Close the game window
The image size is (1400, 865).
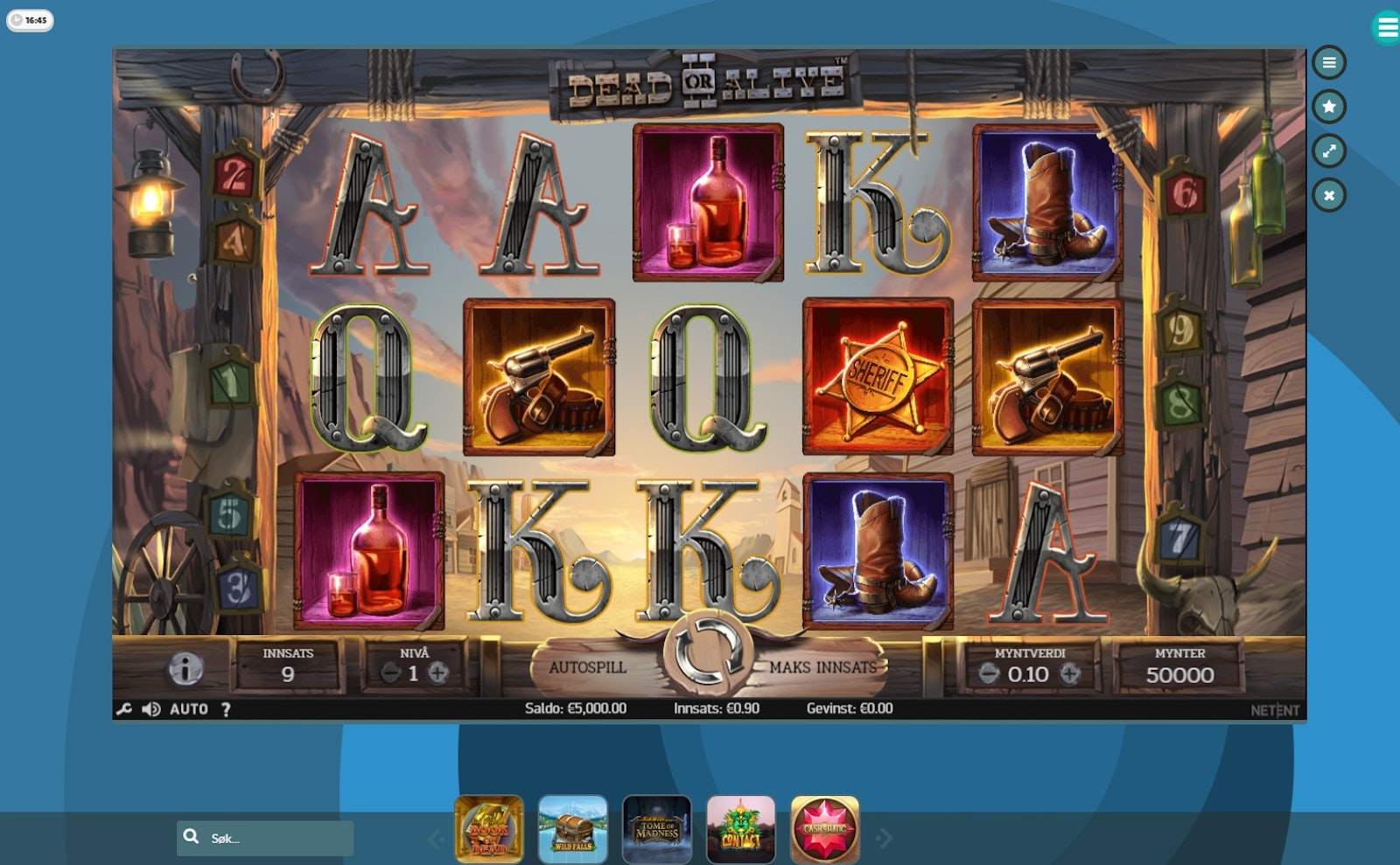tap(1329, 195)
